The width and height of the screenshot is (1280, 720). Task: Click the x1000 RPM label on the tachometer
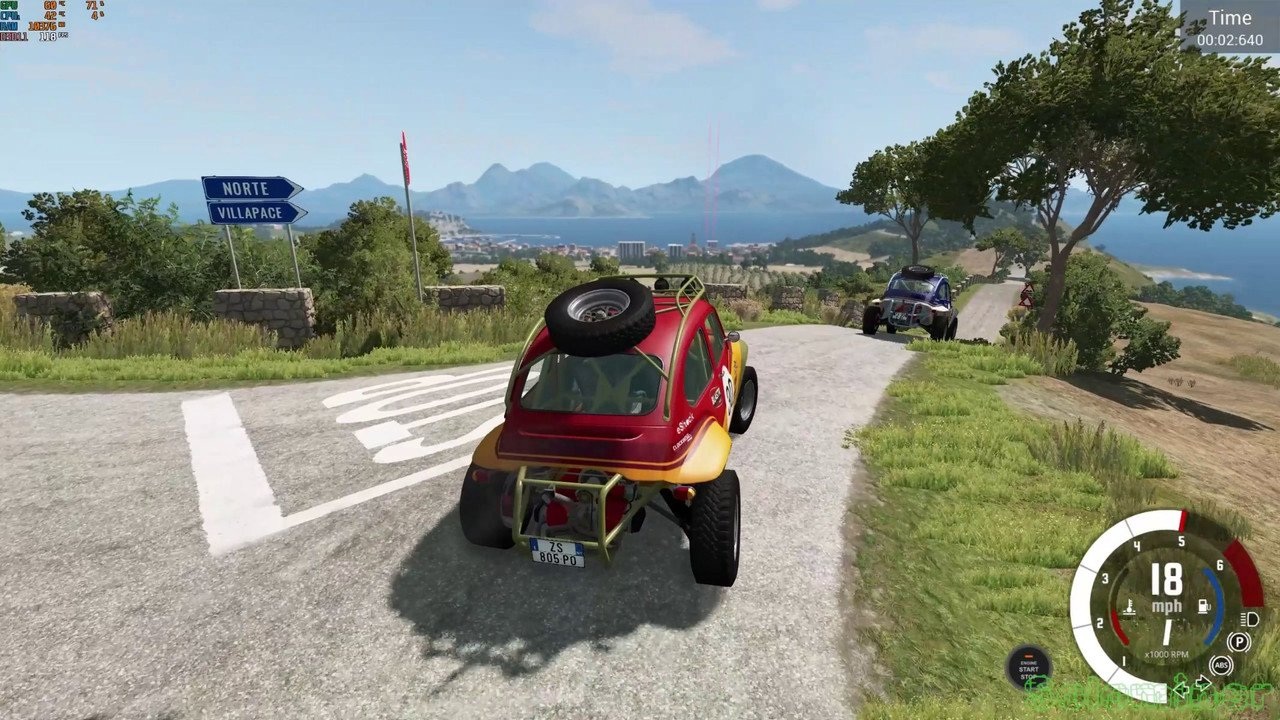click(x=1167, y=654)
